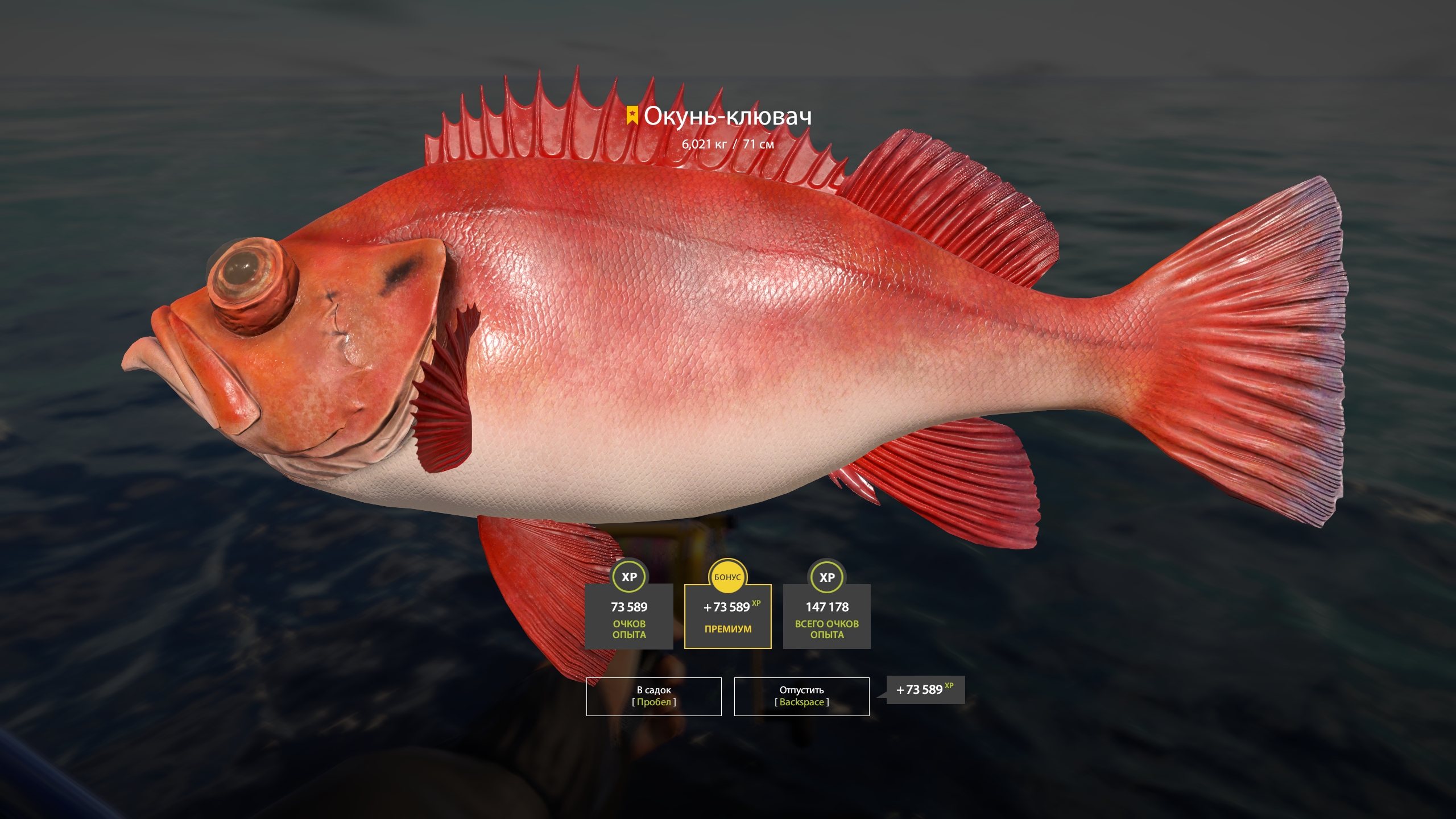Release the fish with Отпустить button
This screenshot has height=819, width=1456.
click(801, 696)
